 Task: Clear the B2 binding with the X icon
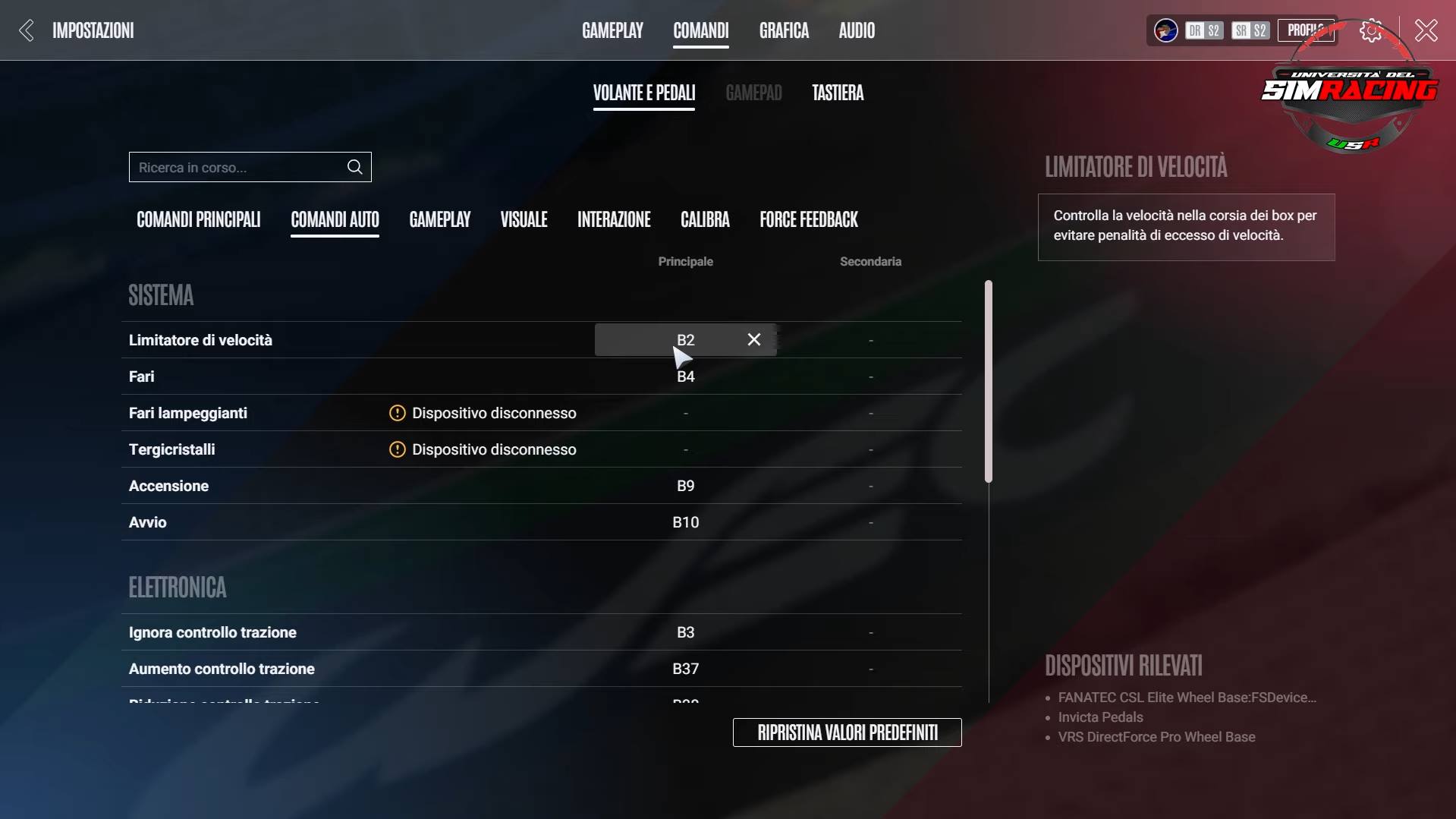click(753, 339)
